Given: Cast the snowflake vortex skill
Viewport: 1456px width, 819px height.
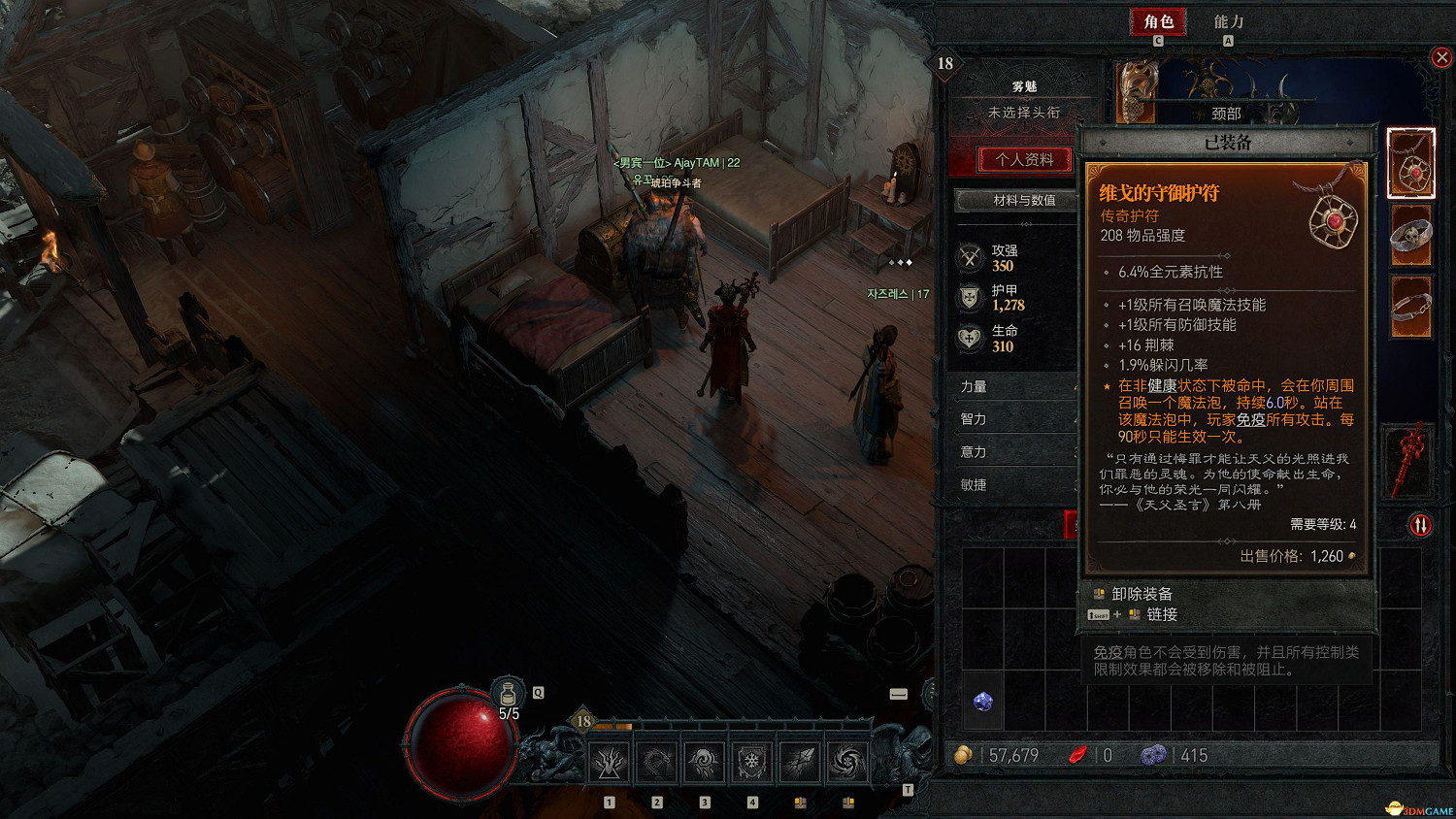Looking at the screenshot, I should [847, 763].
